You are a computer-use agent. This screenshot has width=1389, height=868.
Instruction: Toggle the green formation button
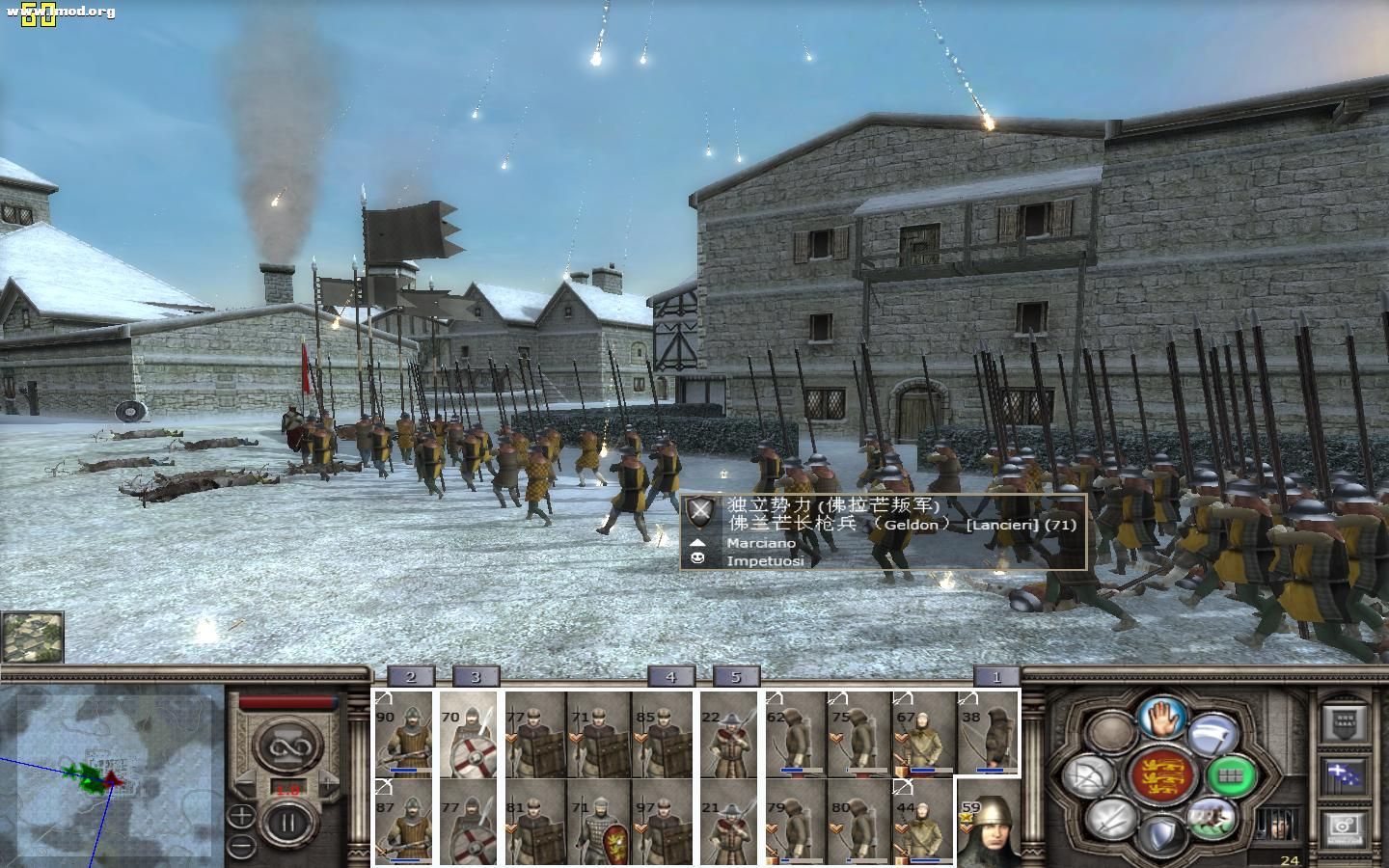pos(1232,774)
